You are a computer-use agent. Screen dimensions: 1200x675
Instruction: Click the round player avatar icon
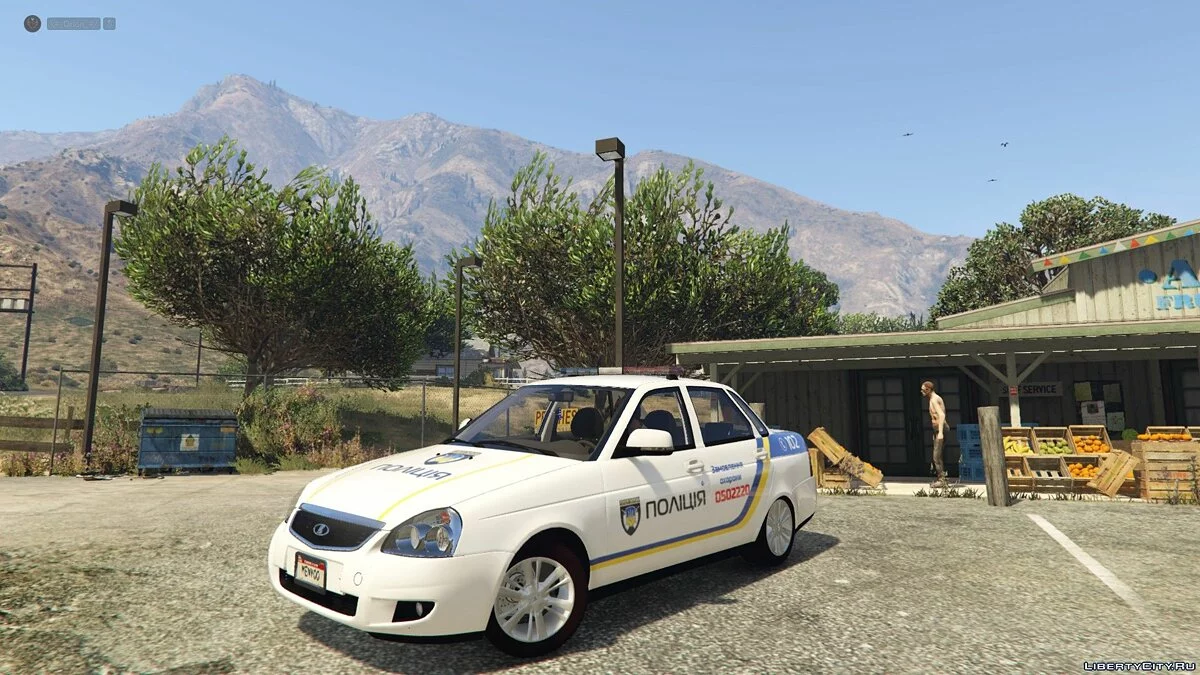tap(32, 23)
